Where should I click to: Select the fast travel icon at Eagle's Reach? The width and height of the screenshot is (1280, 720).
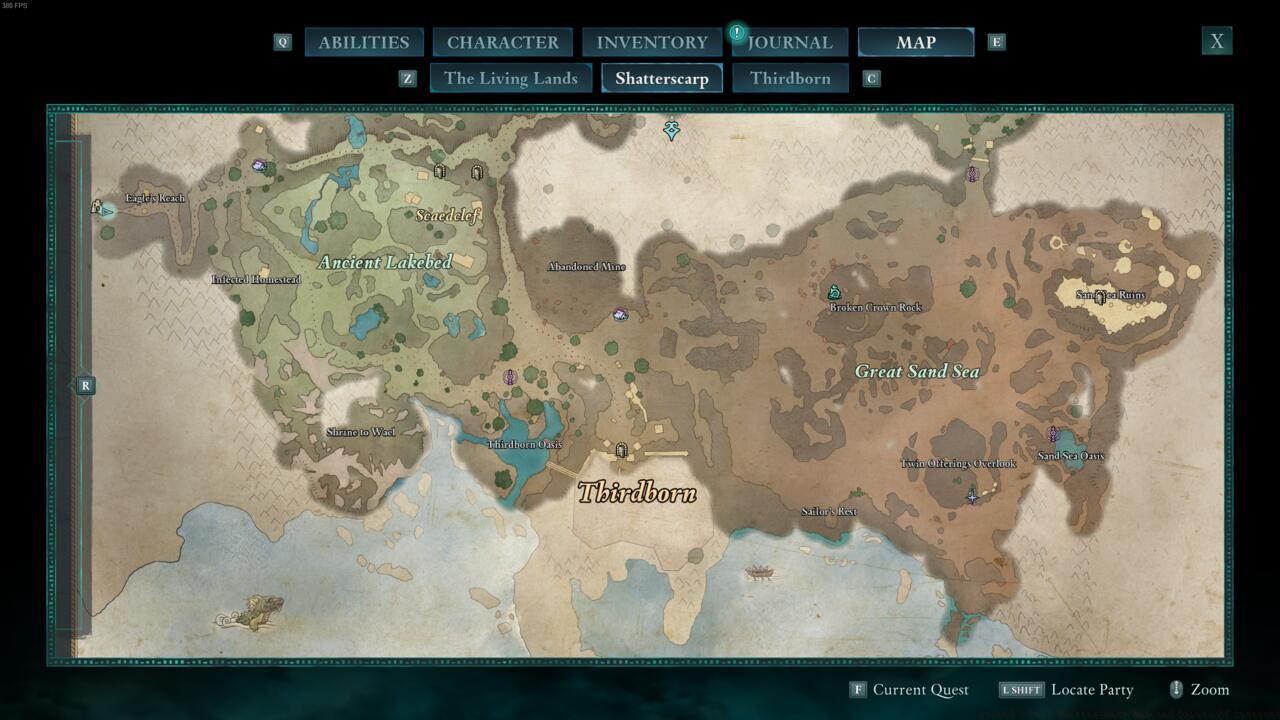pos(97,207)
